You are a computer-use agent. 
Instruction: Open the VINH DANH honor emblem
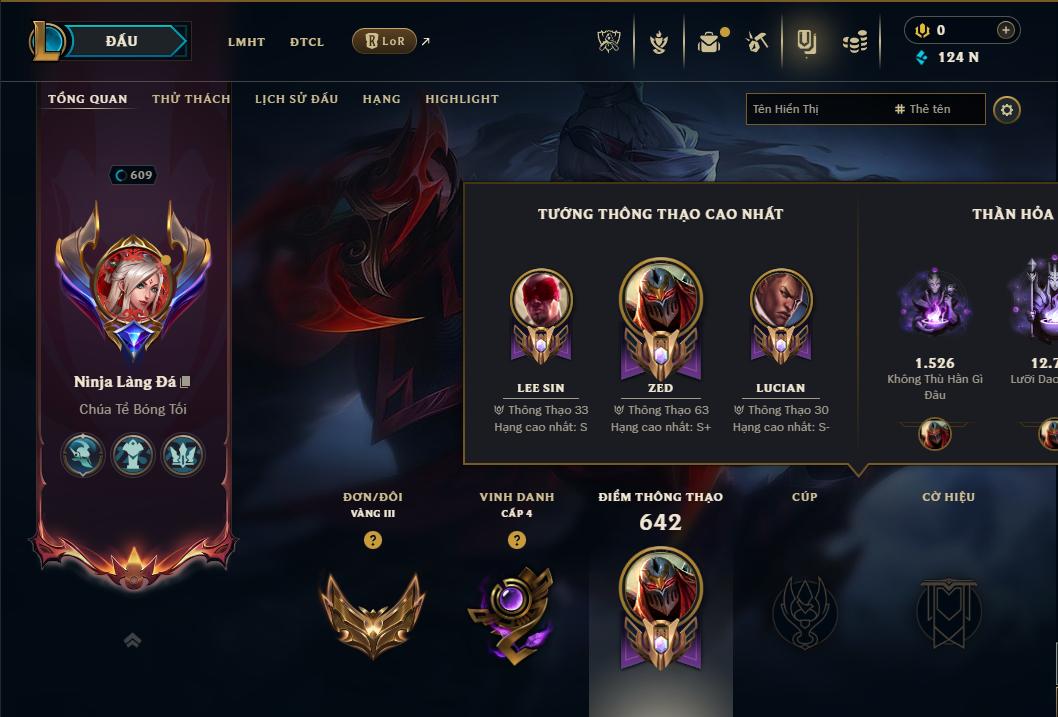click(x=516, y=612)
